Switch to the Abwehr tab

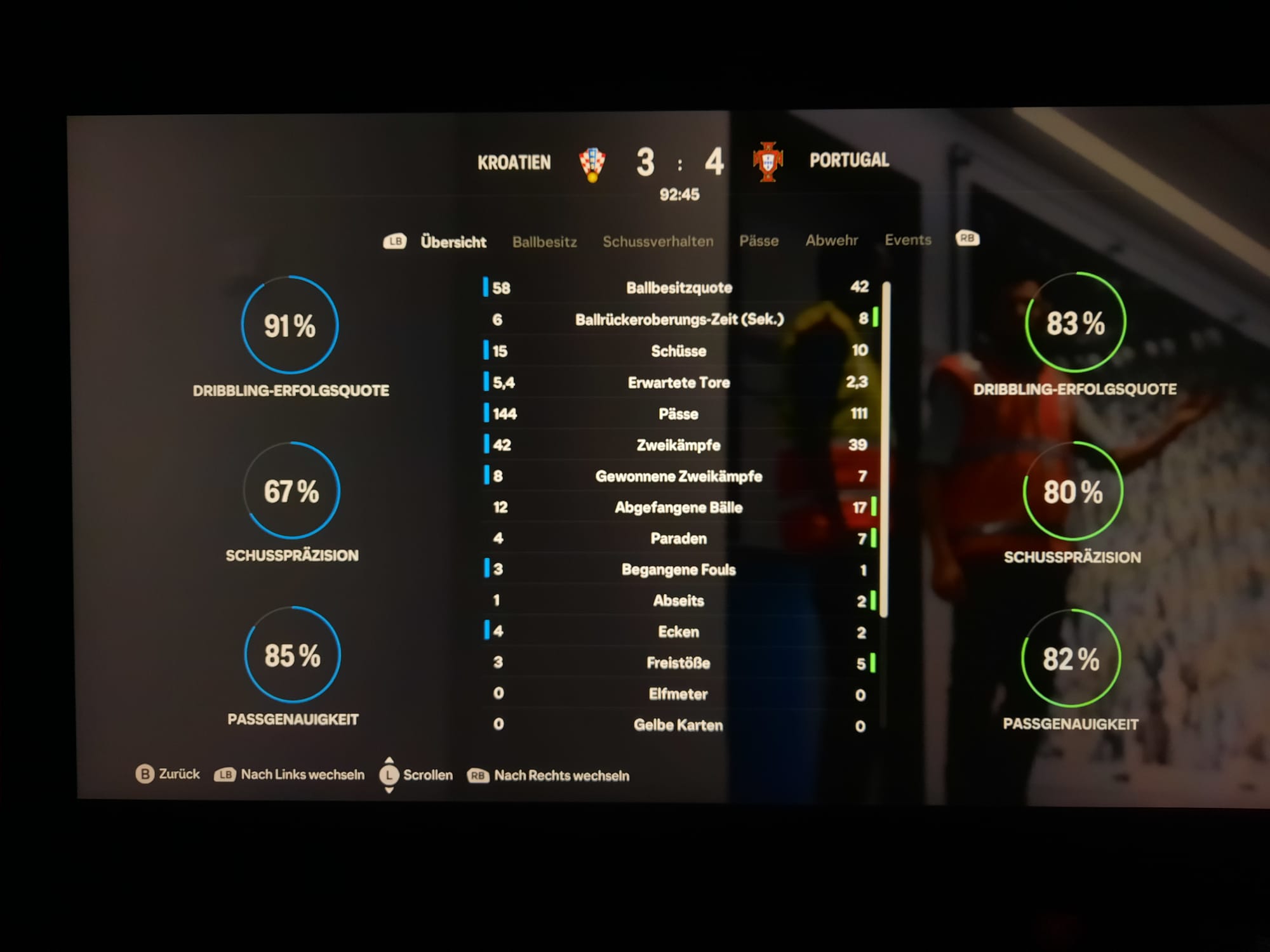click(x=831, y=240)
